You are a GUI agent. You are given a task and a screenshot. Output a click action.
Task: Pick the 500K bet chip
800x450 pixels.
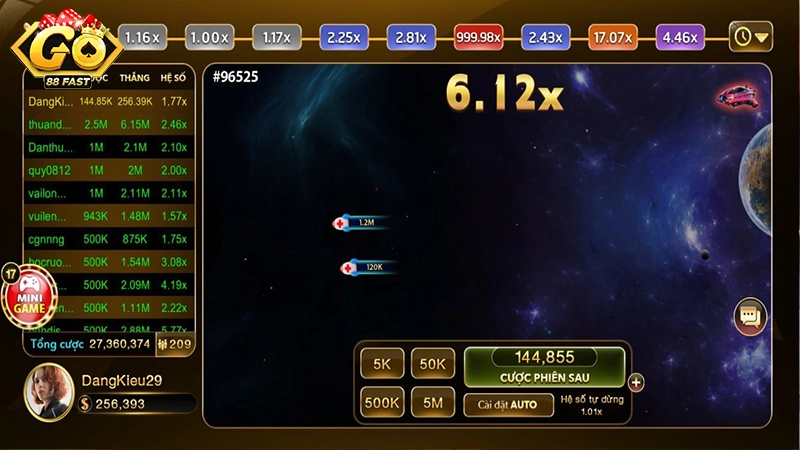pyautogui.click(x=382, y=404)
